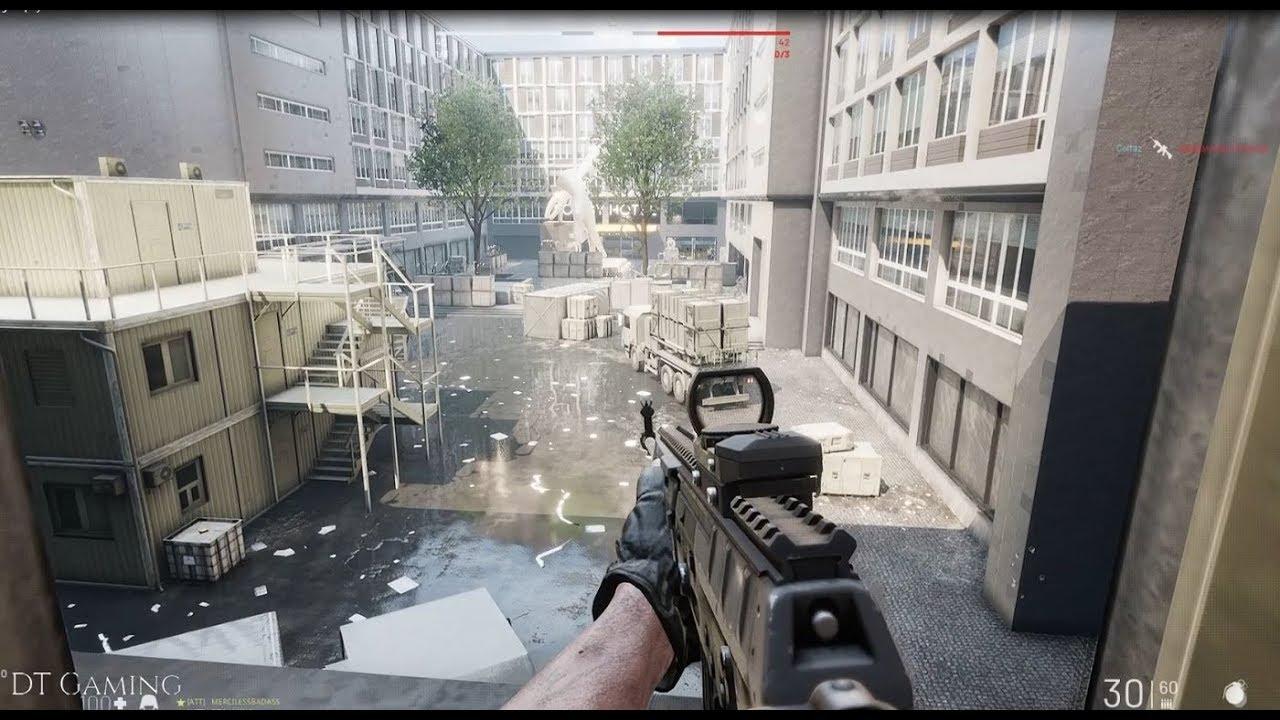
Task: Click the health cross icon next to the health value
Action: click(122, 705)
